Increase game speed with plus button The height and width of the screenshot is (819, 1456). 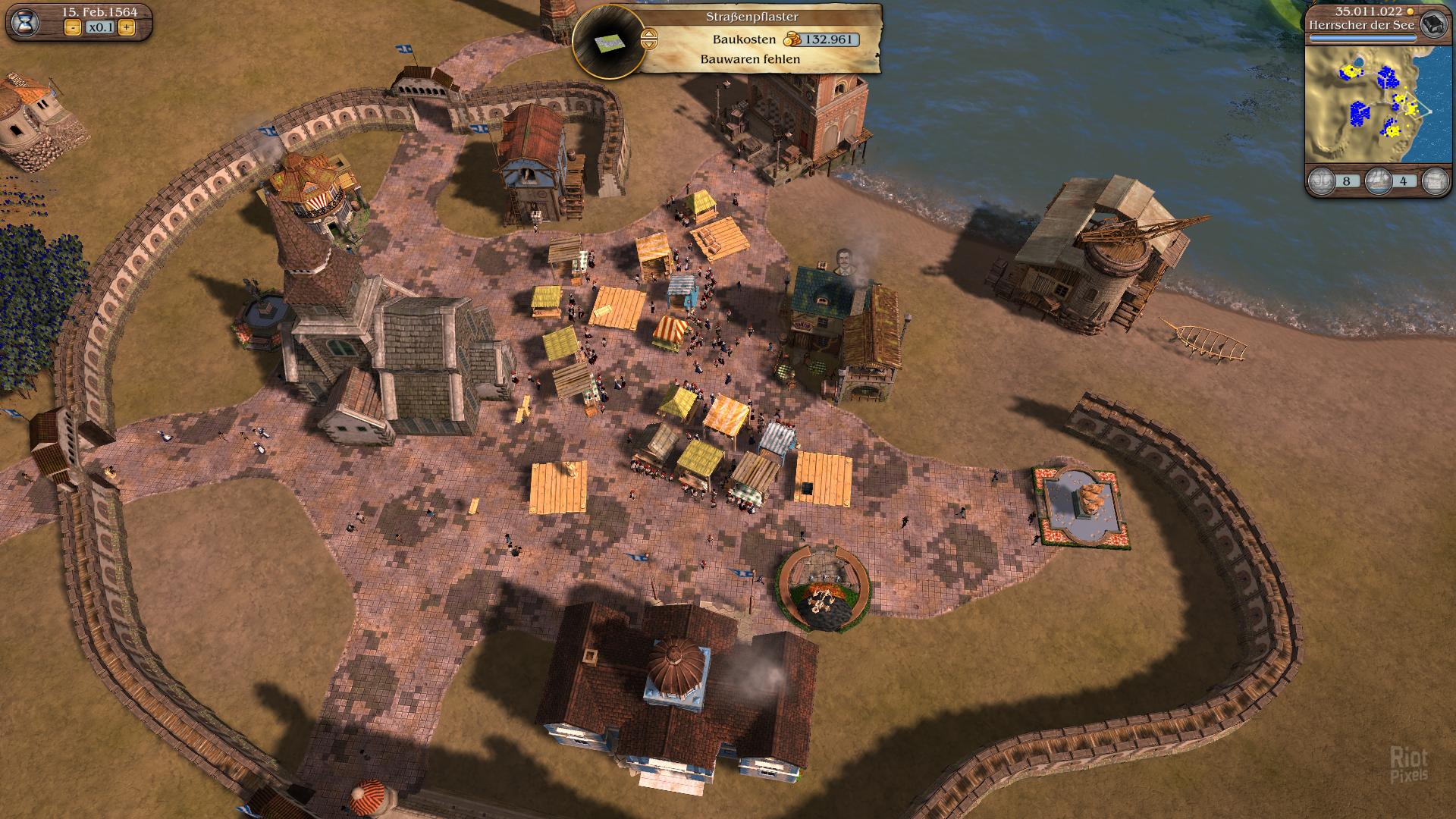pyautogui.click(x=126, y=28)
